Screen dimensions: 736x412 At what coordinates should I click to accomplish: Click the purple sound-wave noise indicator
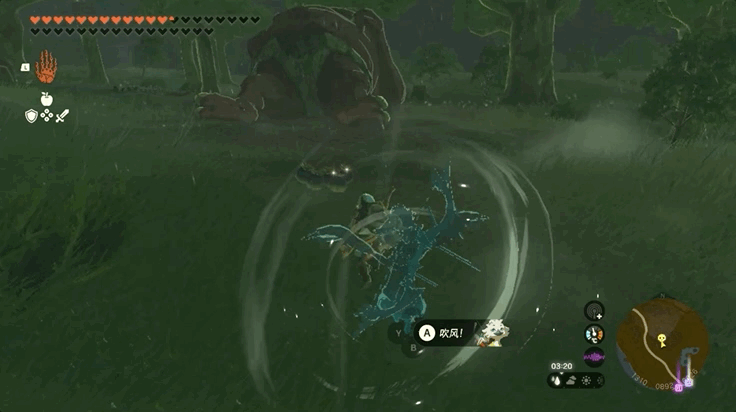click(x=594, y=357)
